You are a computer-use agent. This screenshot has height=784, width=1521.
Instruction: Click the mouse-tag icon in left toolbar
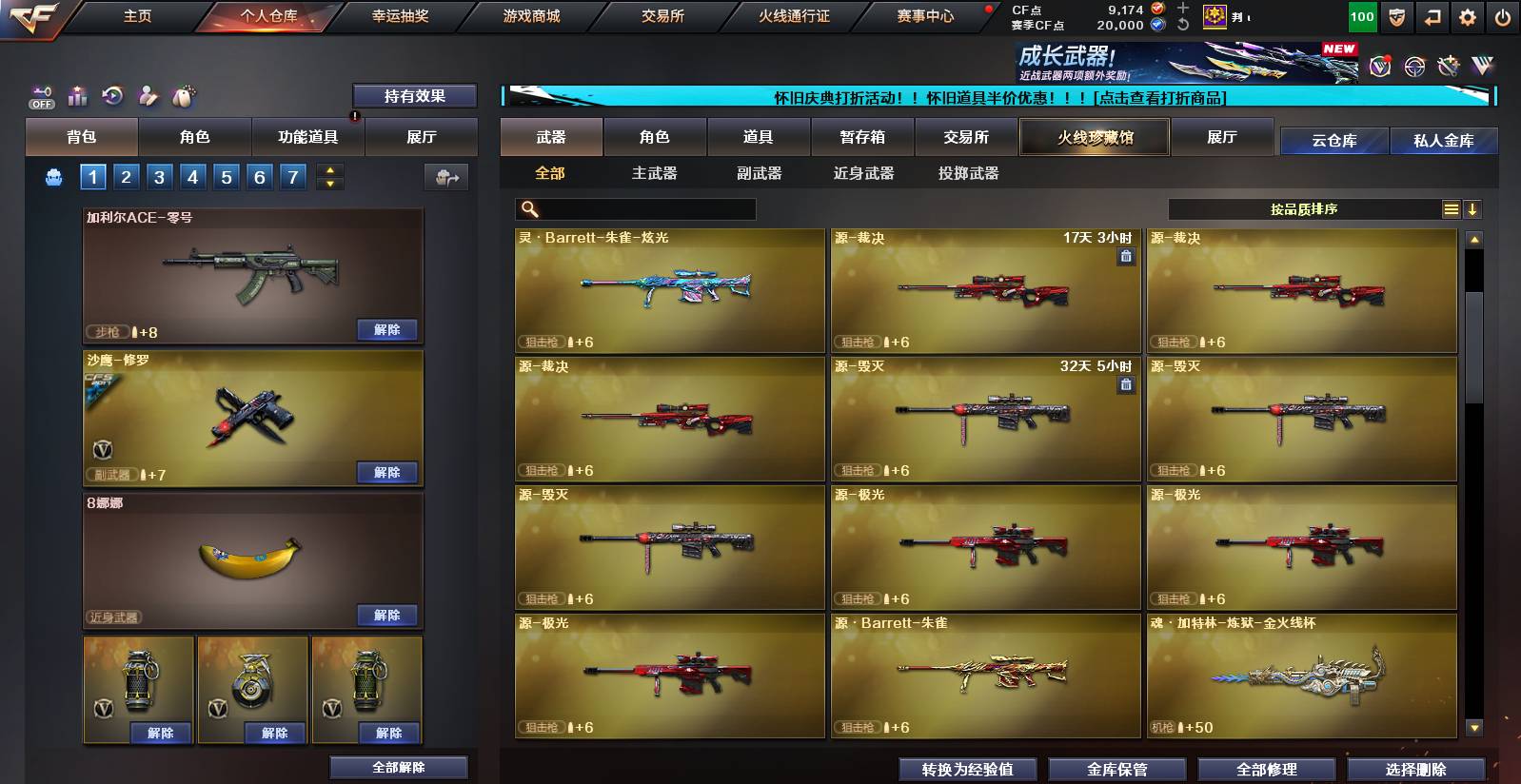point(183,95)
